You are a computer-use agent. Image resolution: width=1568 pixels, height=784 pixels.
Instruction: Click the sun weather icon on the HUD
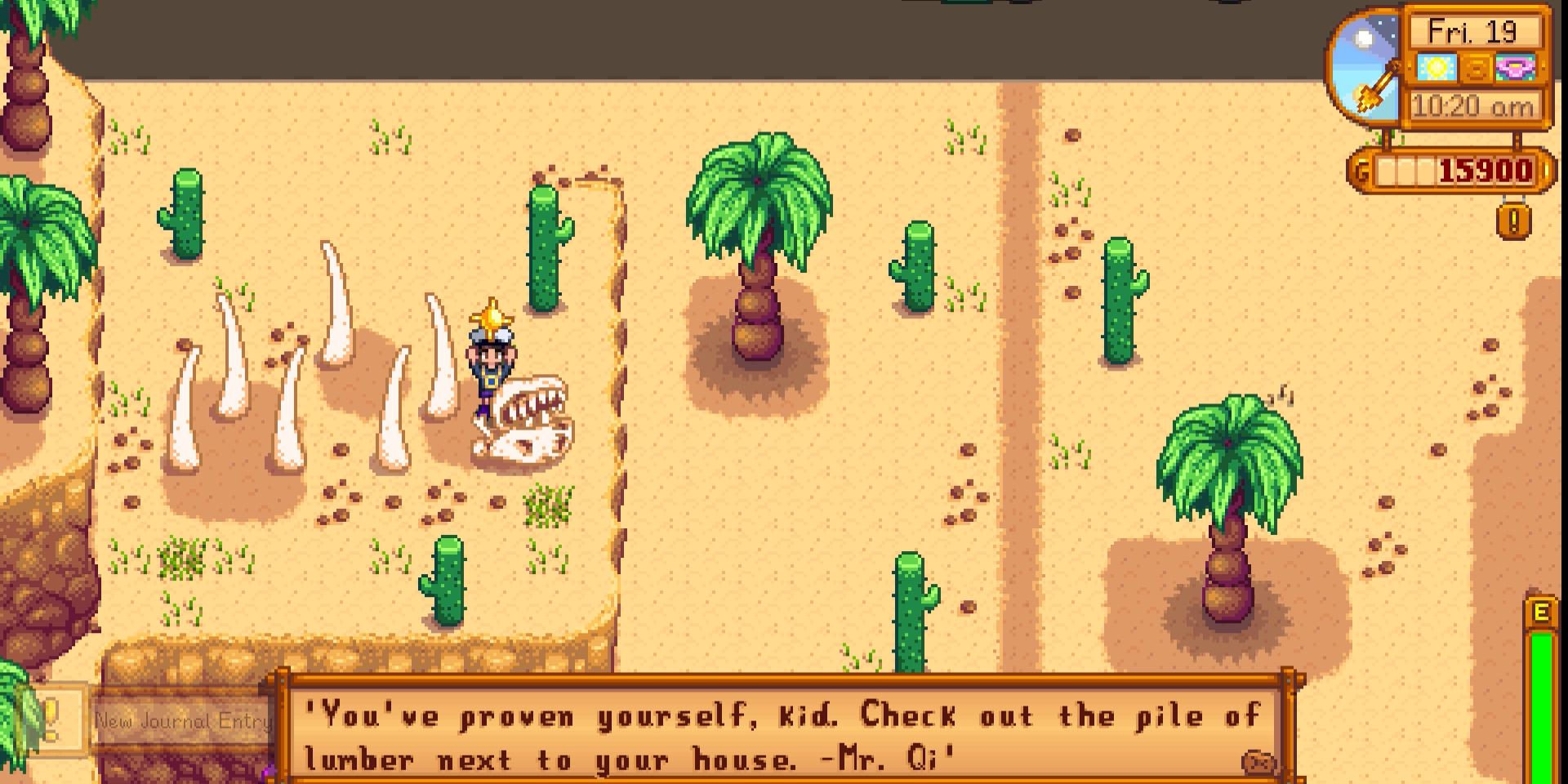pyautogui.click(x=1437, y=68)
